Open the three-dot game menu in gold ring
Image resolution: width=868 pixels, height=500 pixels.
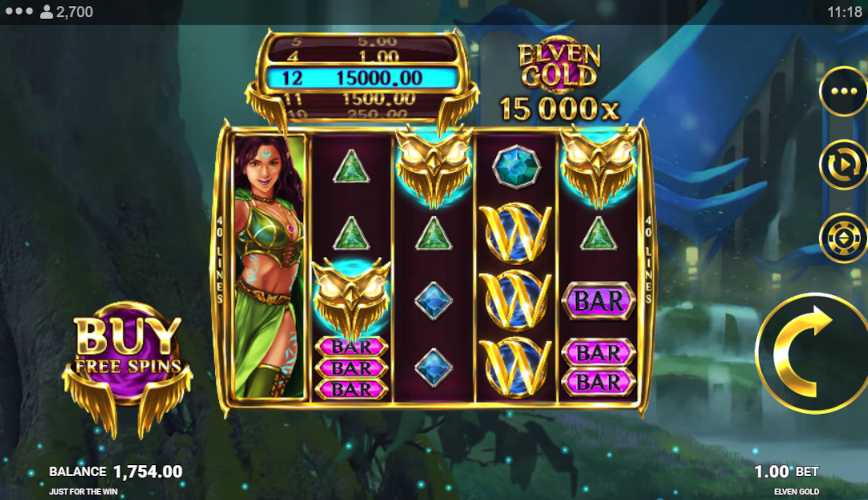(842, 92)
